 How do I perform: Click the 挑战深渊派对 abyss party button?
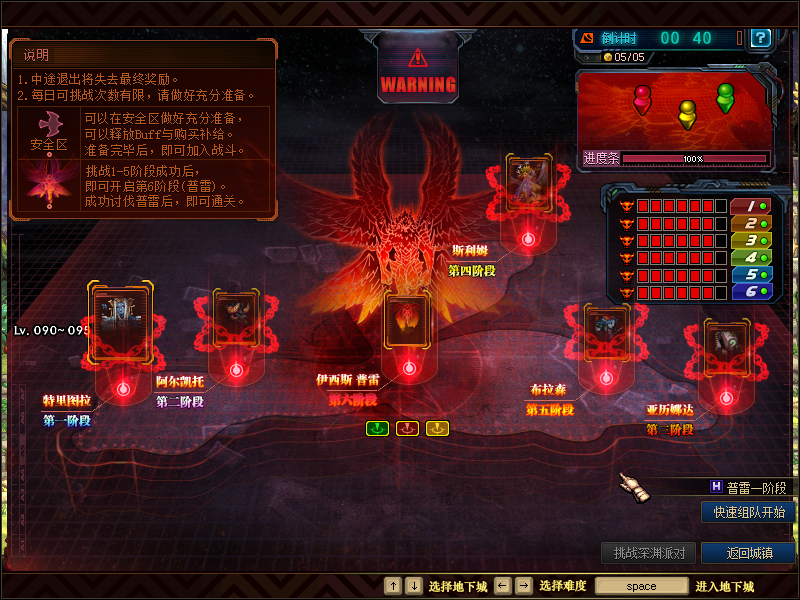click(649, 553)
